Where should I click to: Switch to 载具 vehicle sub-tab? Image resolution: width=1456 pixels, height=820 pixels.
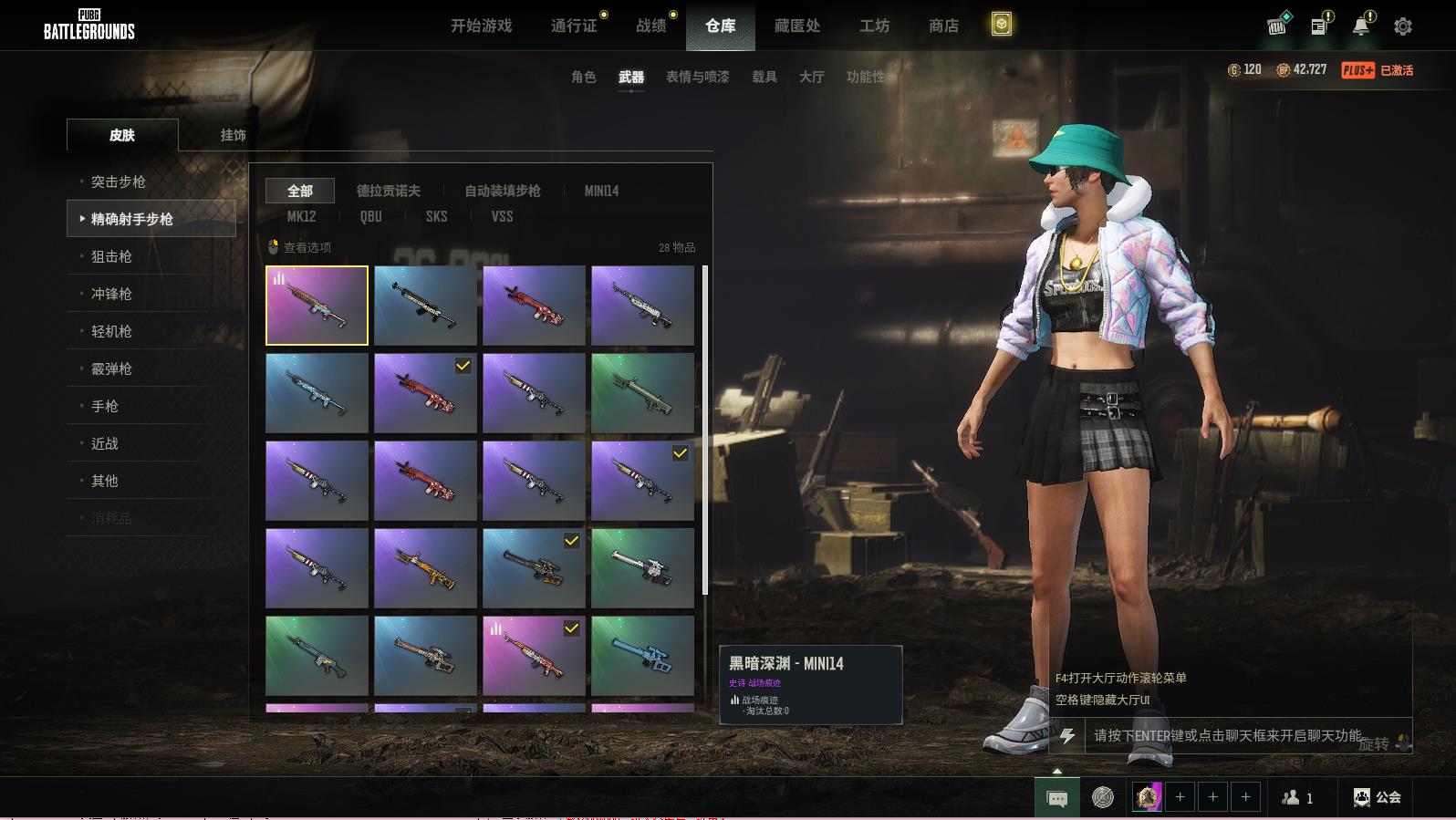pos(764,77)
